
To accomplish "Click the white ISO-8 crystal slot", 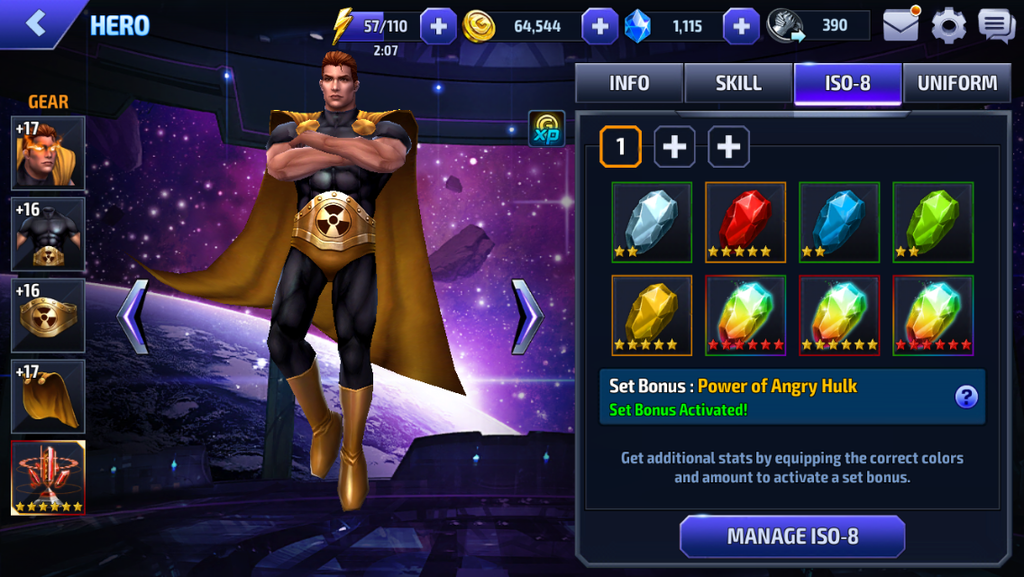I will coord(651,222).
